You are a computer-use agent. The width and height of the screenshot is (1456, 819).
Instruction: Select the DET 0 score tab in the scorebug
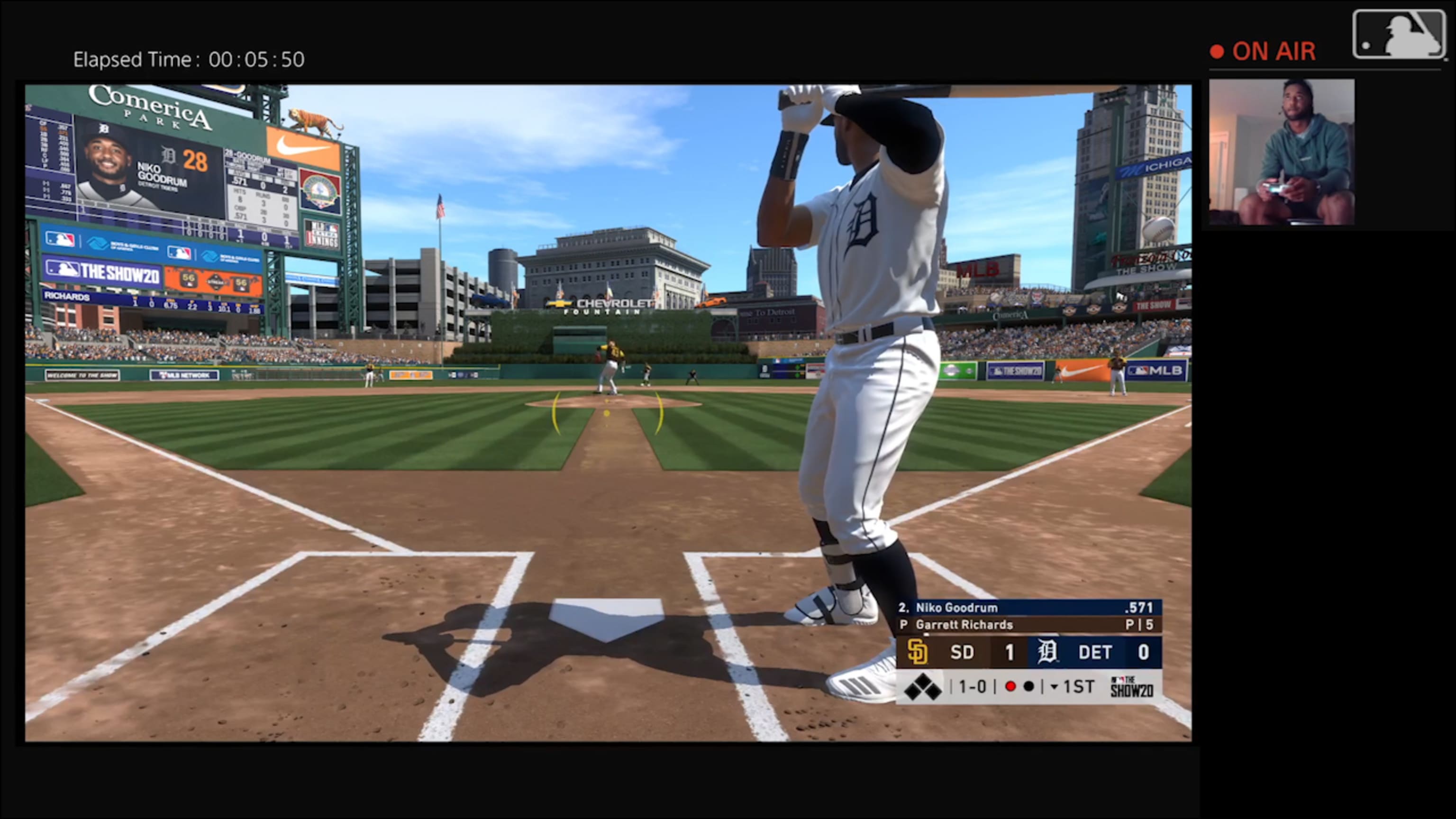(x=1107, y=652)
